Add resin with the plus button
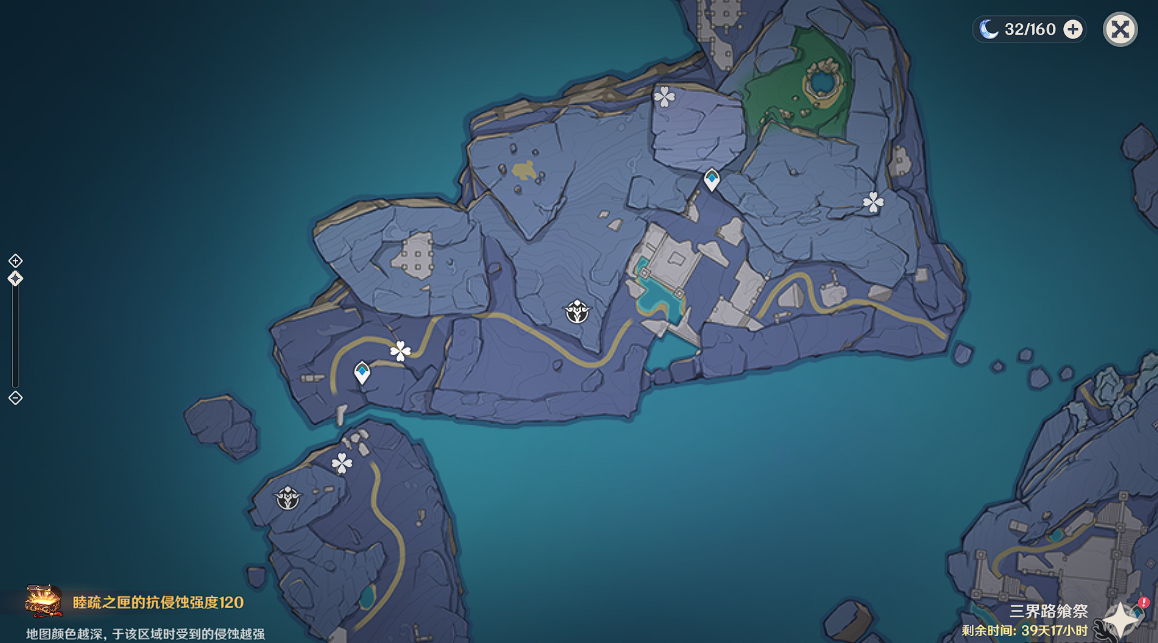 click(x=1073, y=29)
